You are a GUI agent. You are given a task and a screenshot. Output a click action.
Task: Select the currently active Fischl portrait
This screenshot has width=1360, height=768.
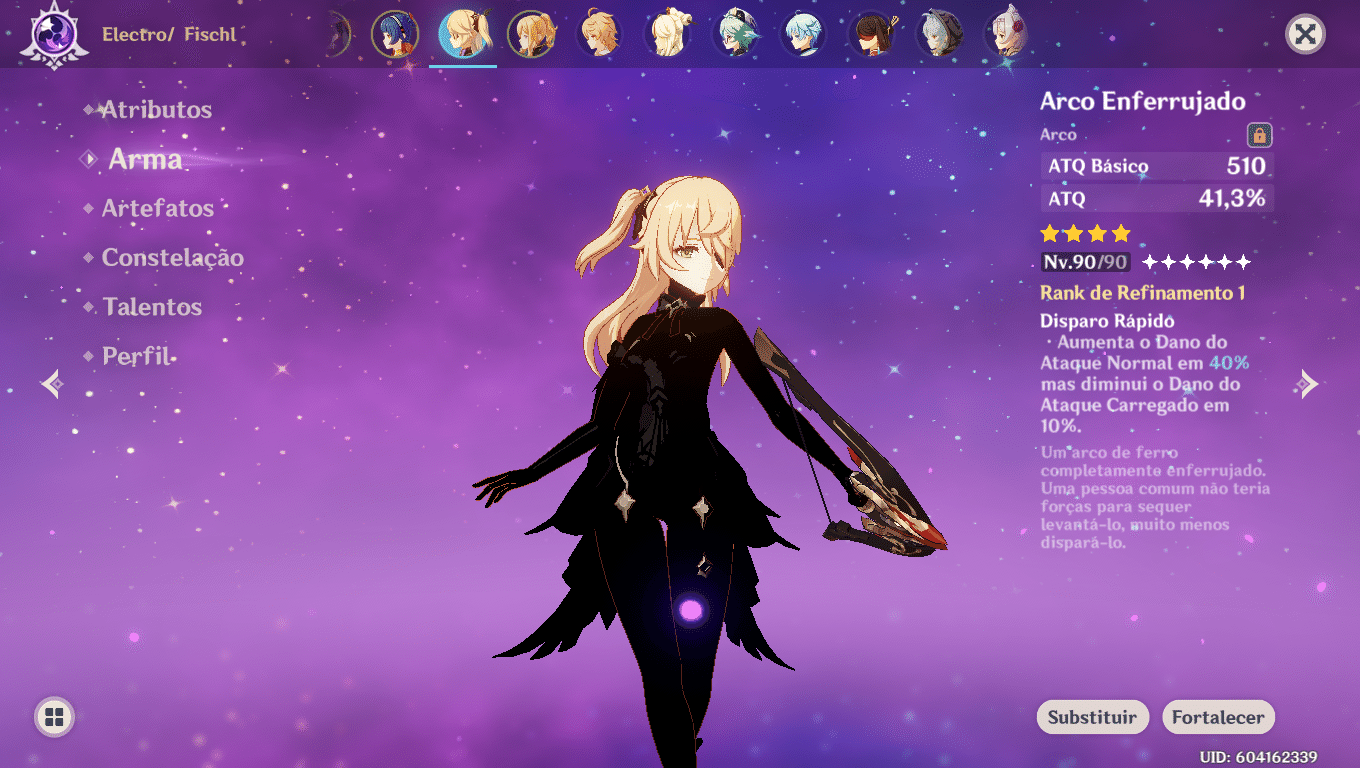tap(463, 33)
